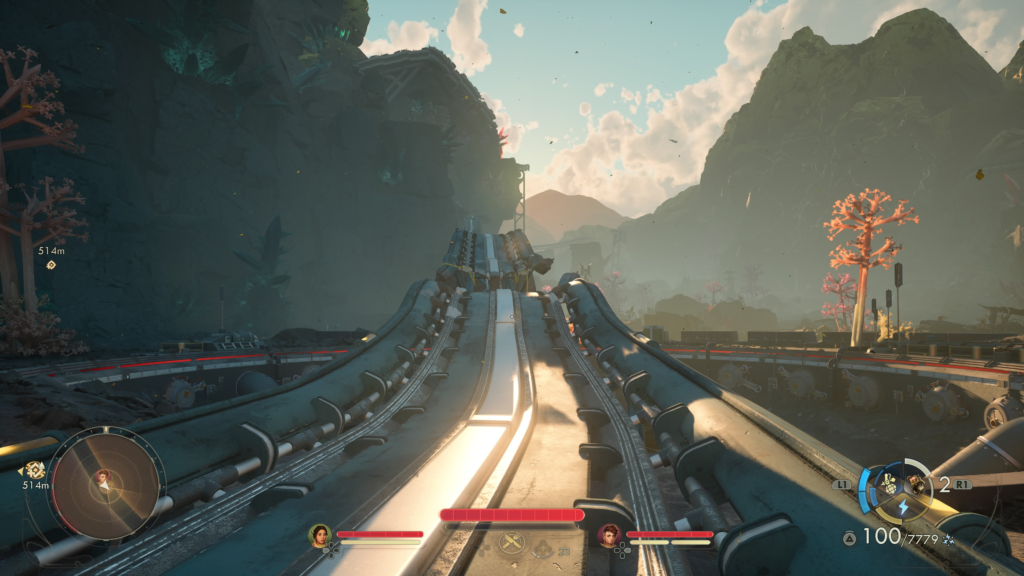Click the 514m waypoint diamond marker

click(51, 265)
